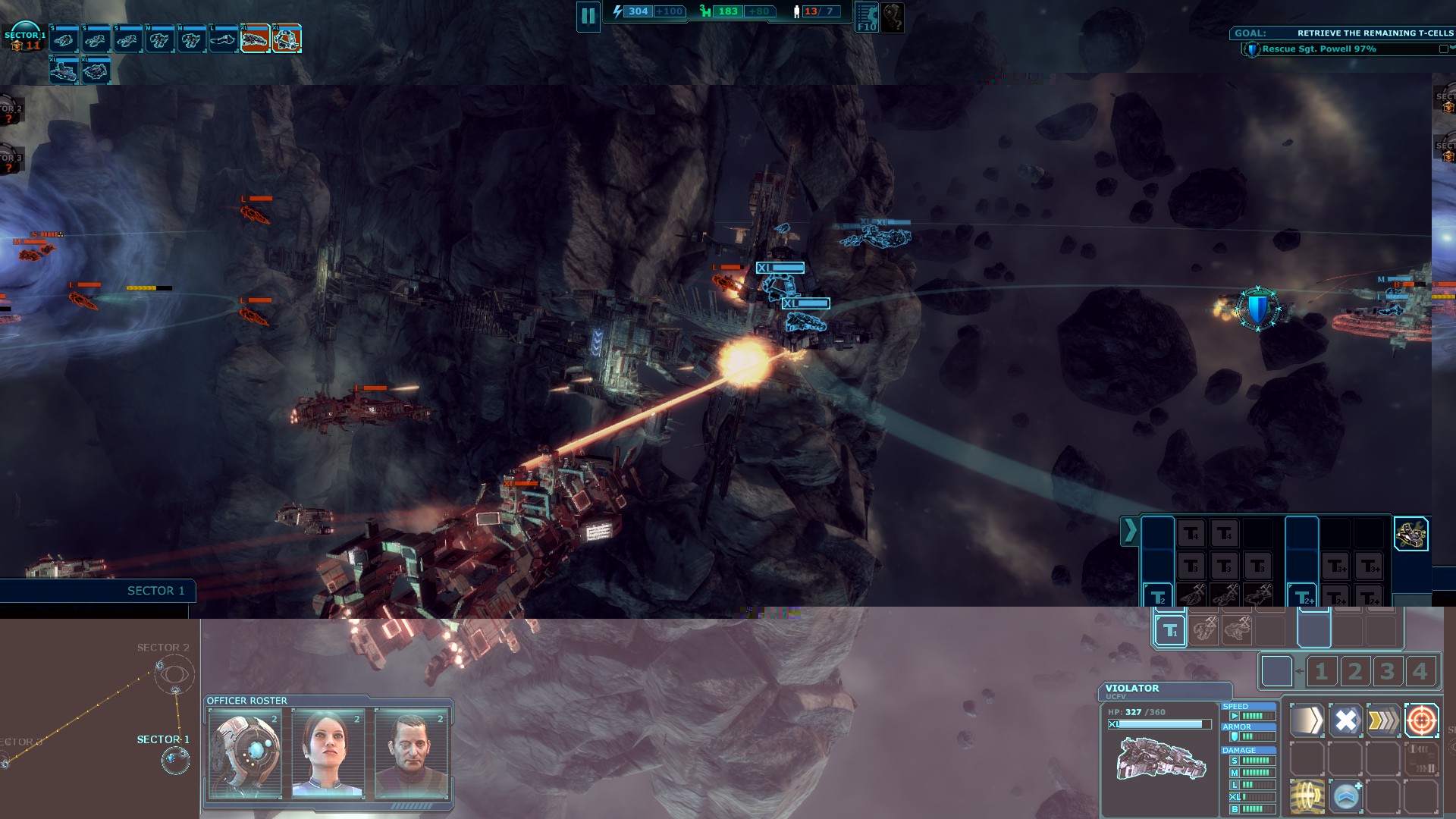This screenshot has width=1456, height=819.
Task: Toggle the Rescue Sgt. Powell objective checkbox
Action: point(1443,49)
